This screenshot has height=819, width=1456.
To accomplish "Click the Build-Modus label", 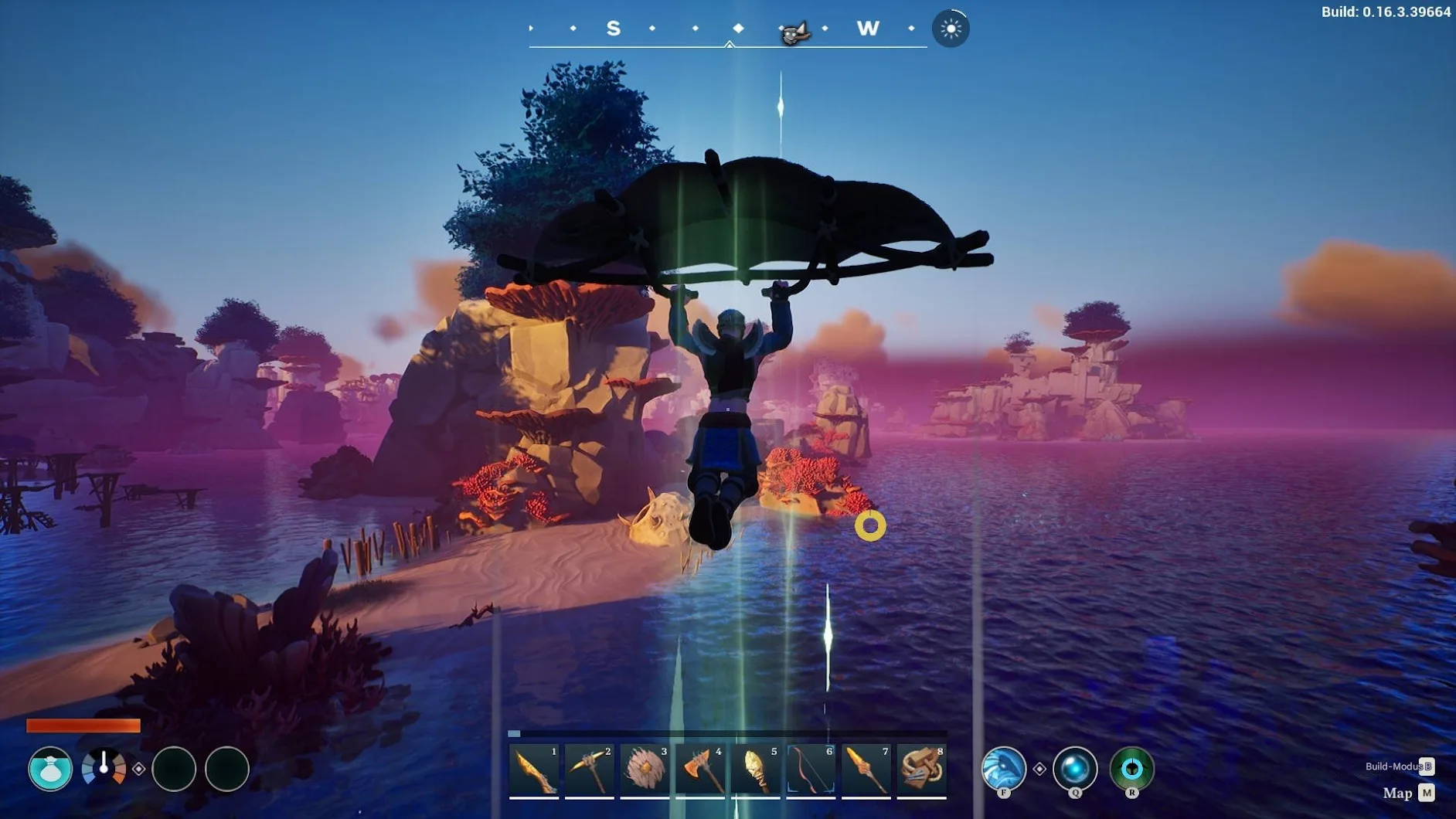I will point(1393,766).
